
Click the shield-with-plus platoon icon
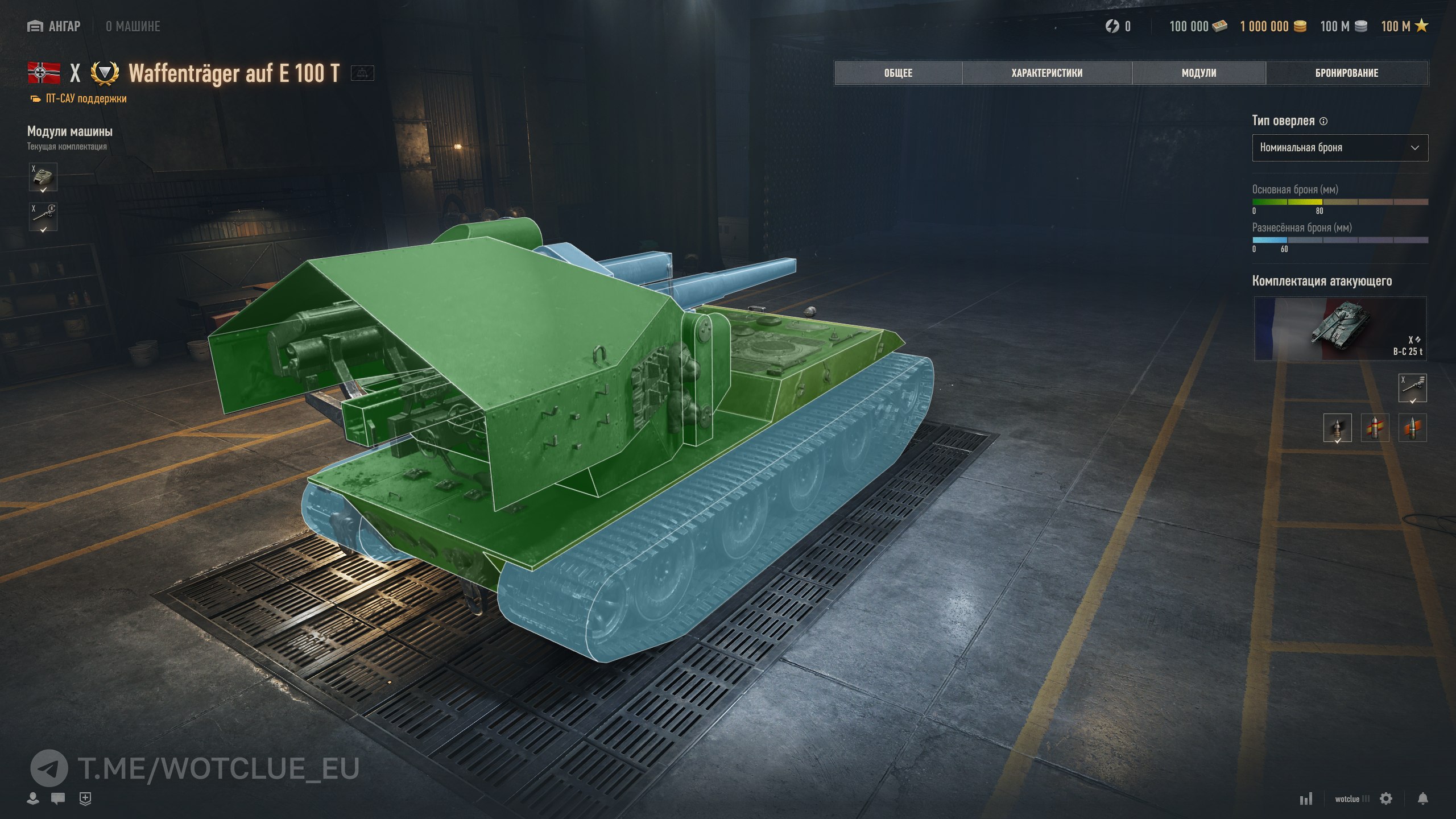pos(85,799)
